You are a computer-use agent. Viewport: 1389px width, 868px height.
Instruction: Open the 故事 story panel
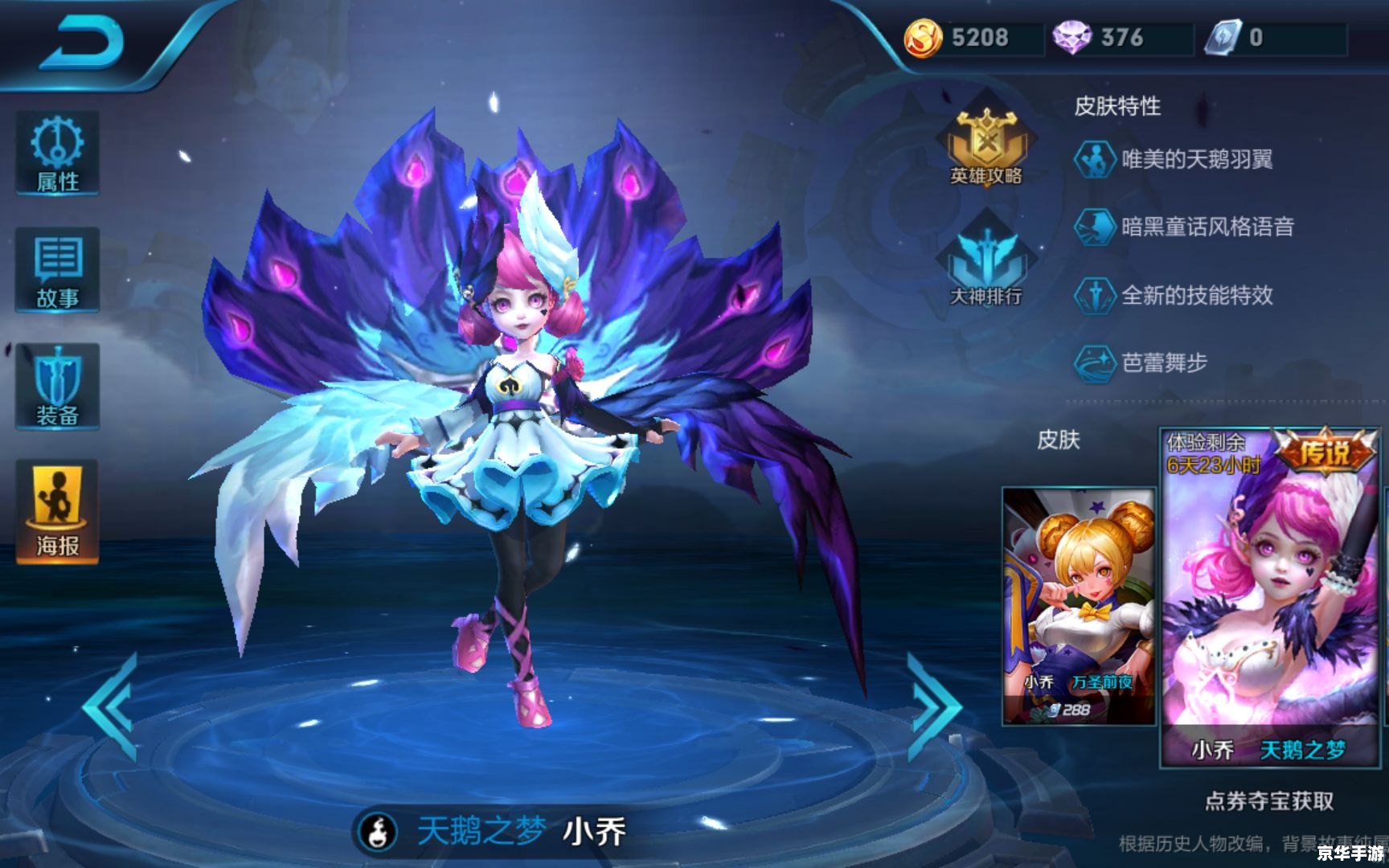click(55, 269)
